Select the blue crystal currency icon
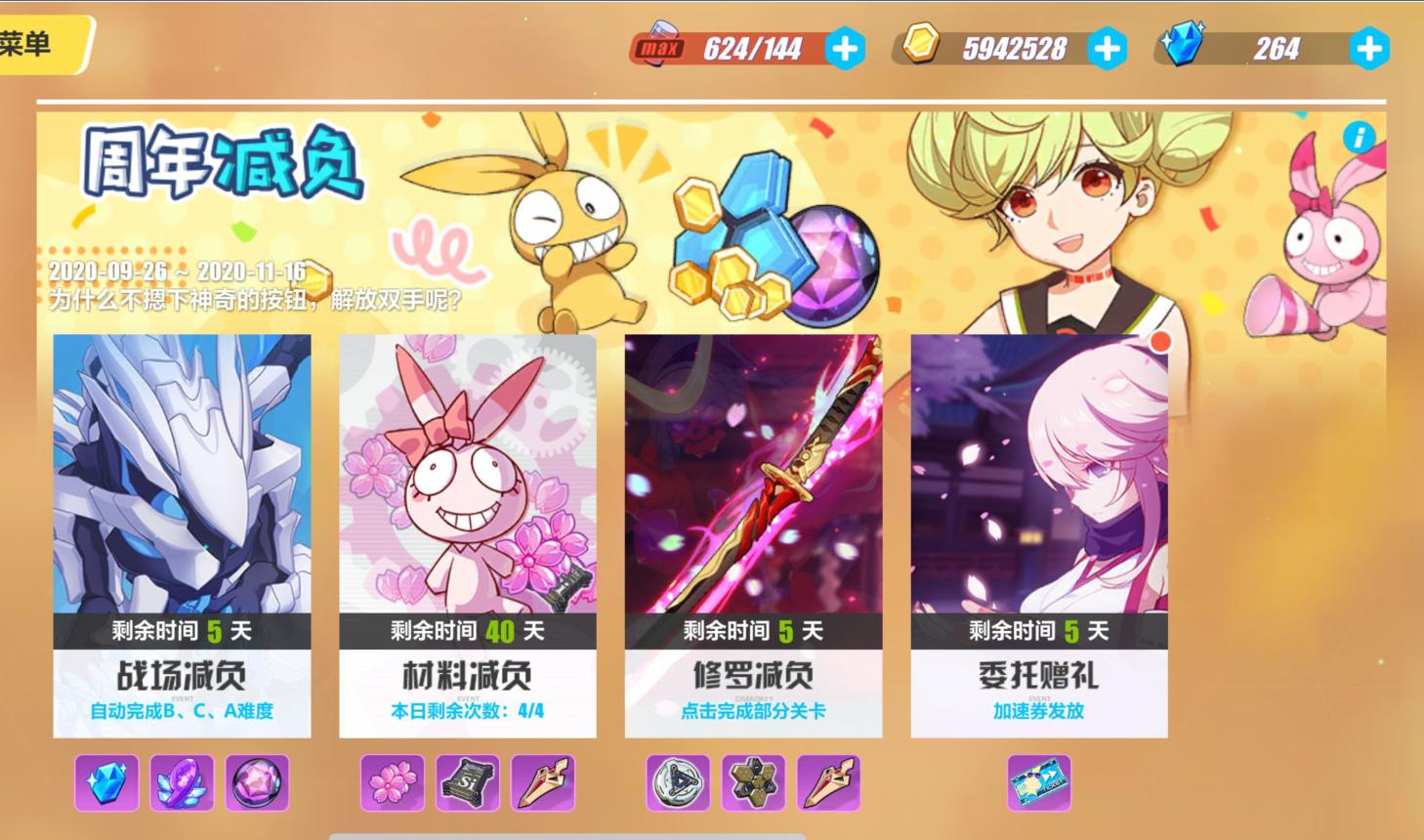This screenshot has height=840, width=1424. [1185, 46]
